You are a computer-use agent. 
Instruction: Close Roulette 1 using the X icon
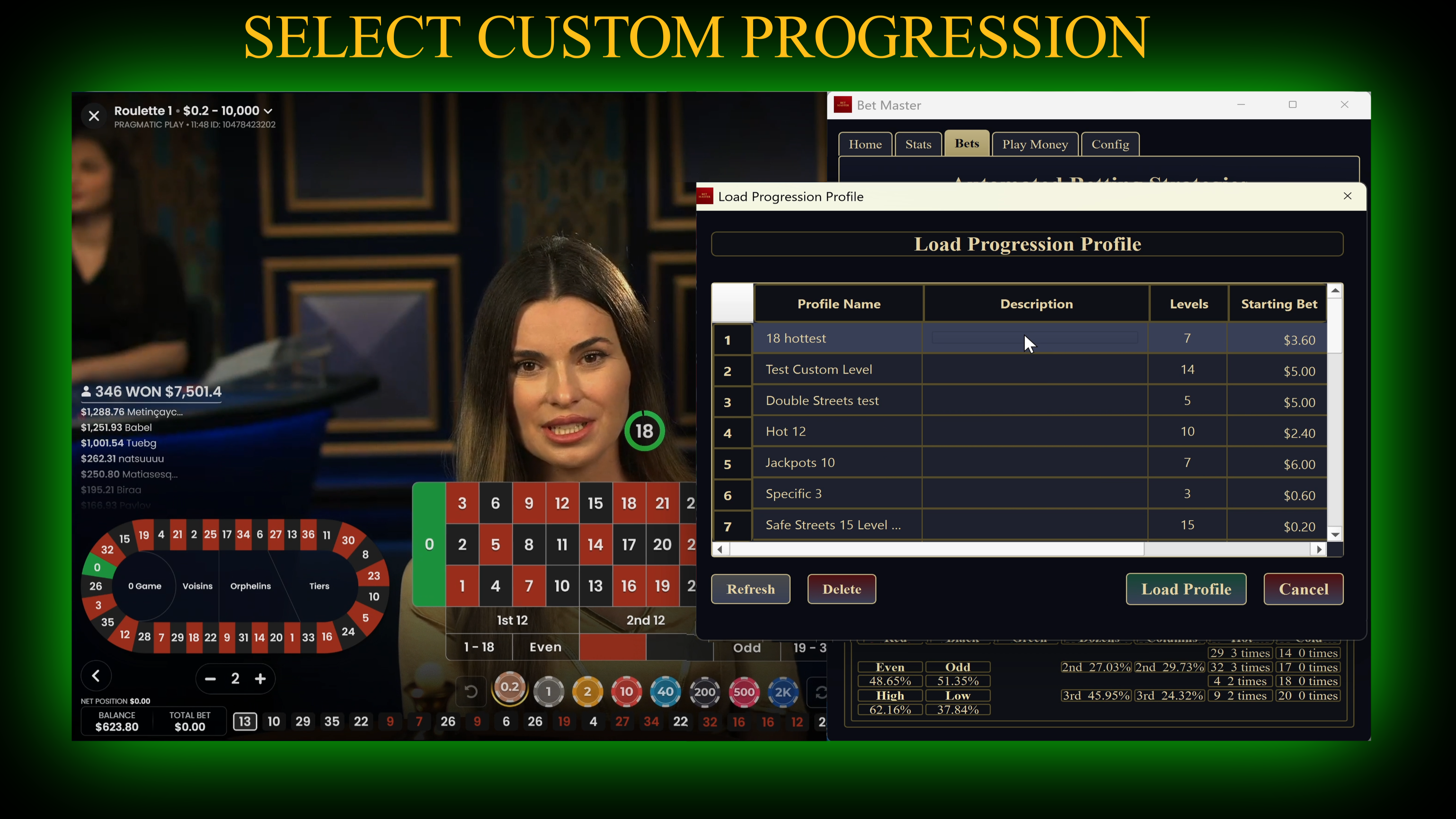coord(94,116)
